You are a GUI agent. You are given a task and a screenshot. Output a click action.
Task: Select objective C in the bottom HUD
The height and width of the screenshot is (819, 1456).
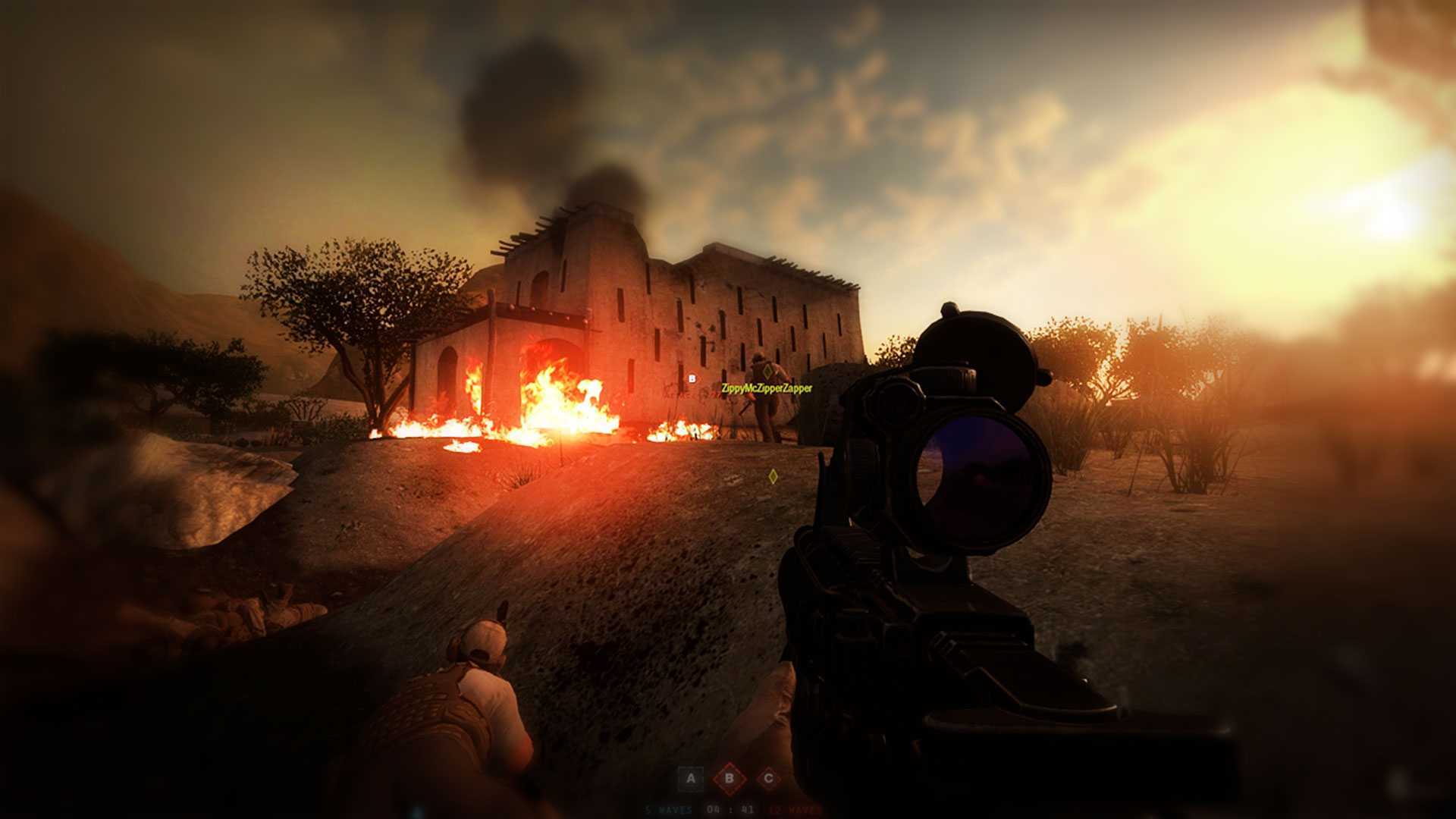[x=768, y=779]
